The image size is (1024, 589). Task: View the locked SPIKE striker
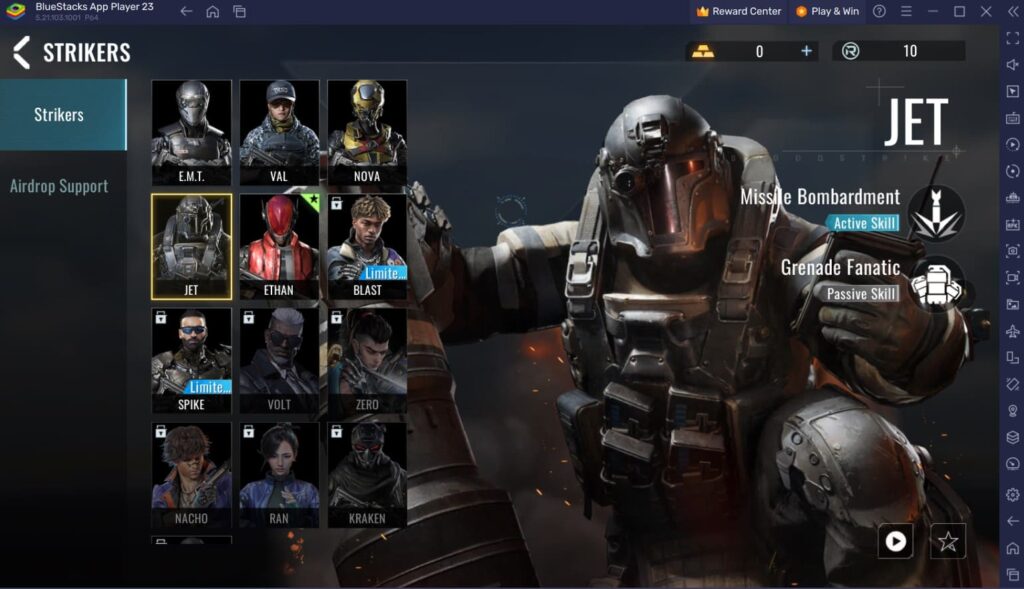pyautogui.click(x=191, y=360)
